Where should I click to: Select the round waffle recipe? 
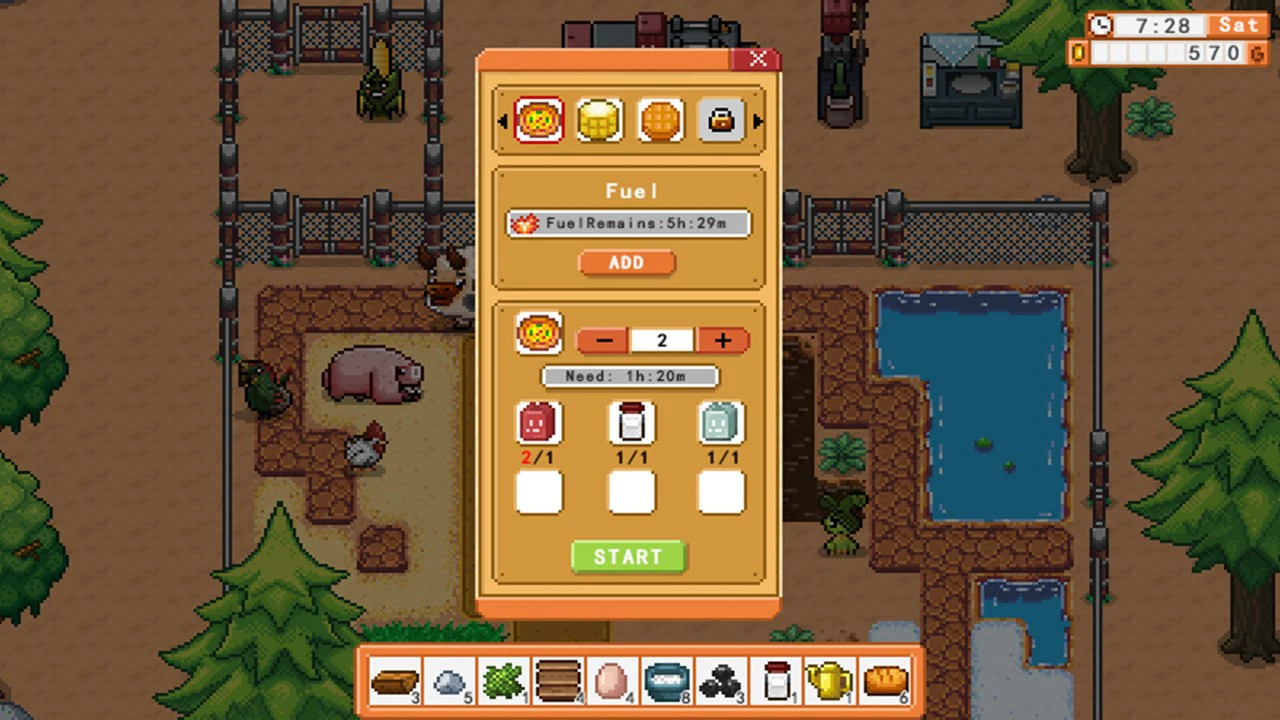point(660,121)
